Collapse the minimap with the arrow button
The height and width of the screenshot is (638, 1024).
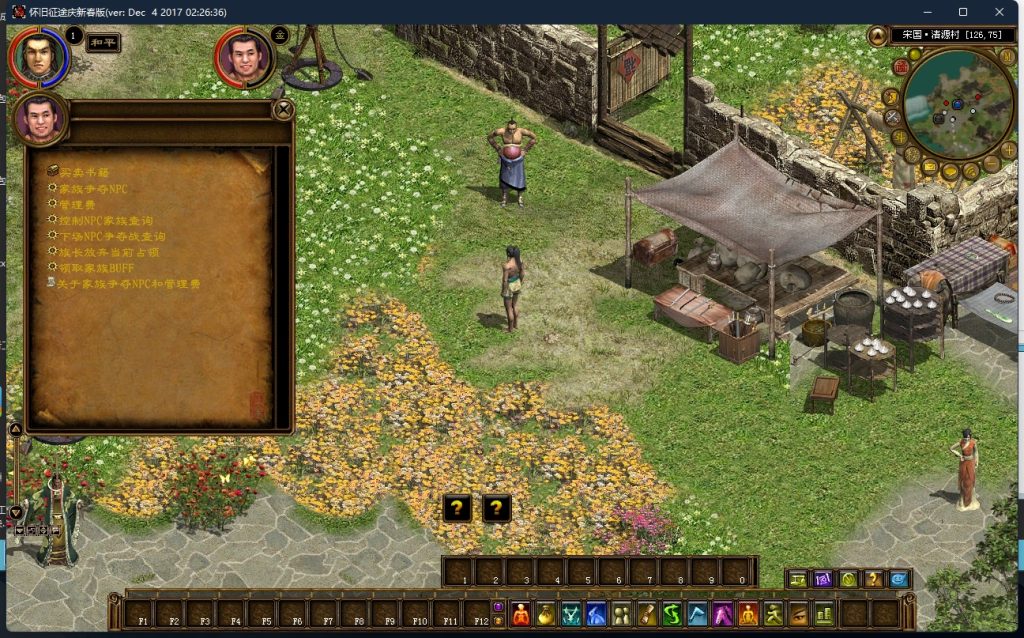pyautogui.click(x=877, y=36)
